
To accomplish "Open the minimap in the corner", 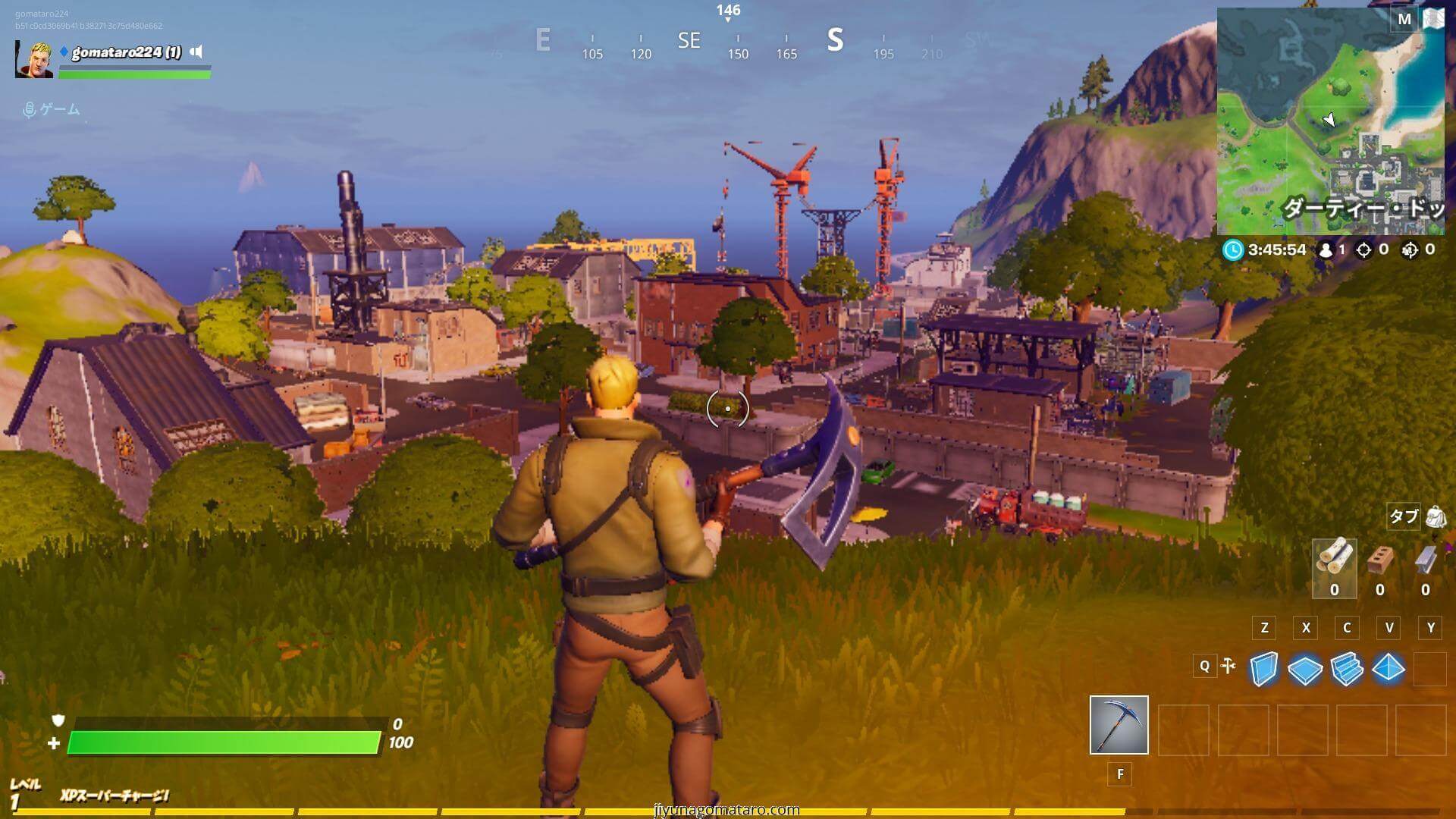I will click(x=1330, y=121).
